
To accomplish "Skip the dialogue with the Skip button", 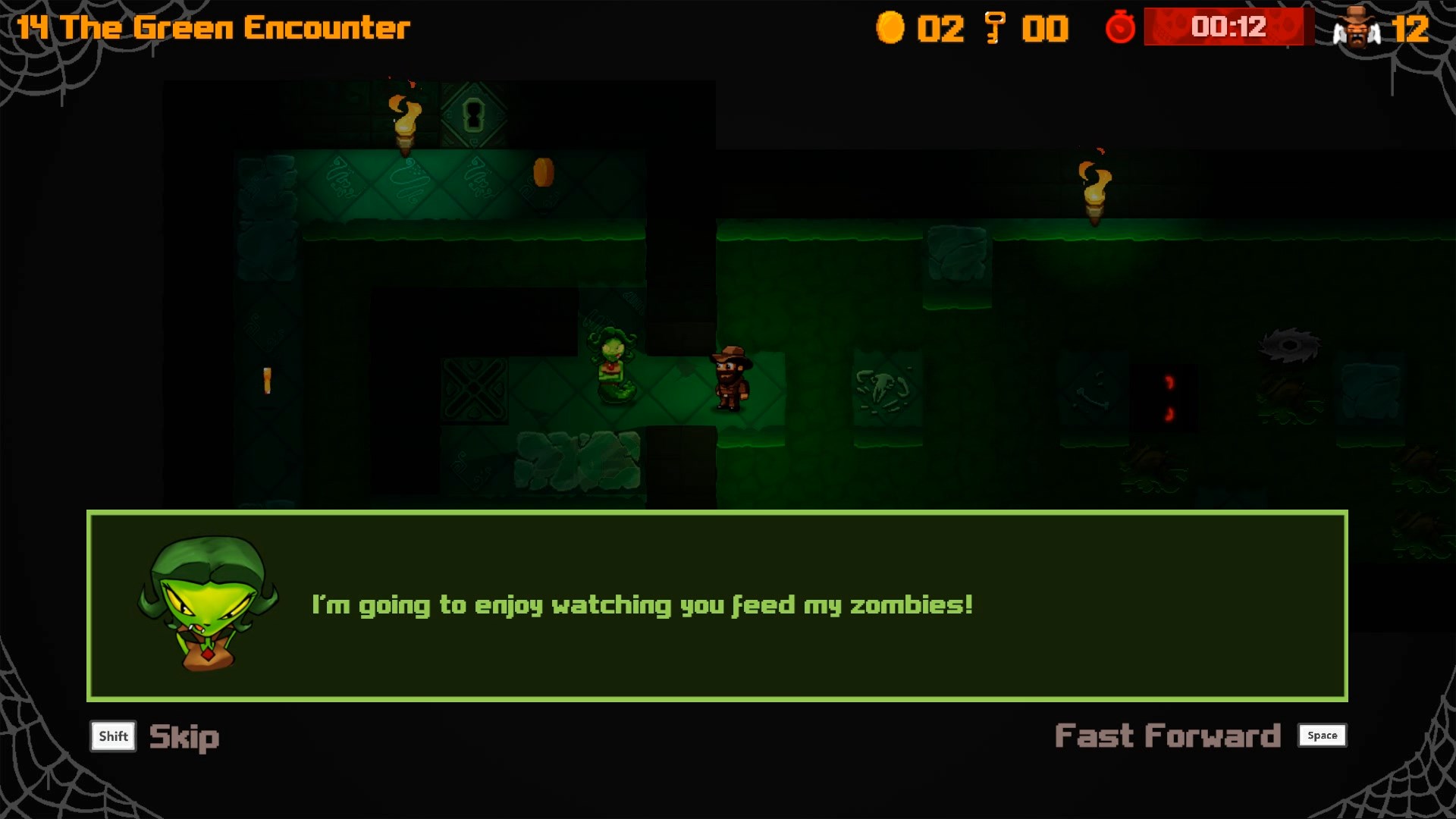I will tap(184, 736).
